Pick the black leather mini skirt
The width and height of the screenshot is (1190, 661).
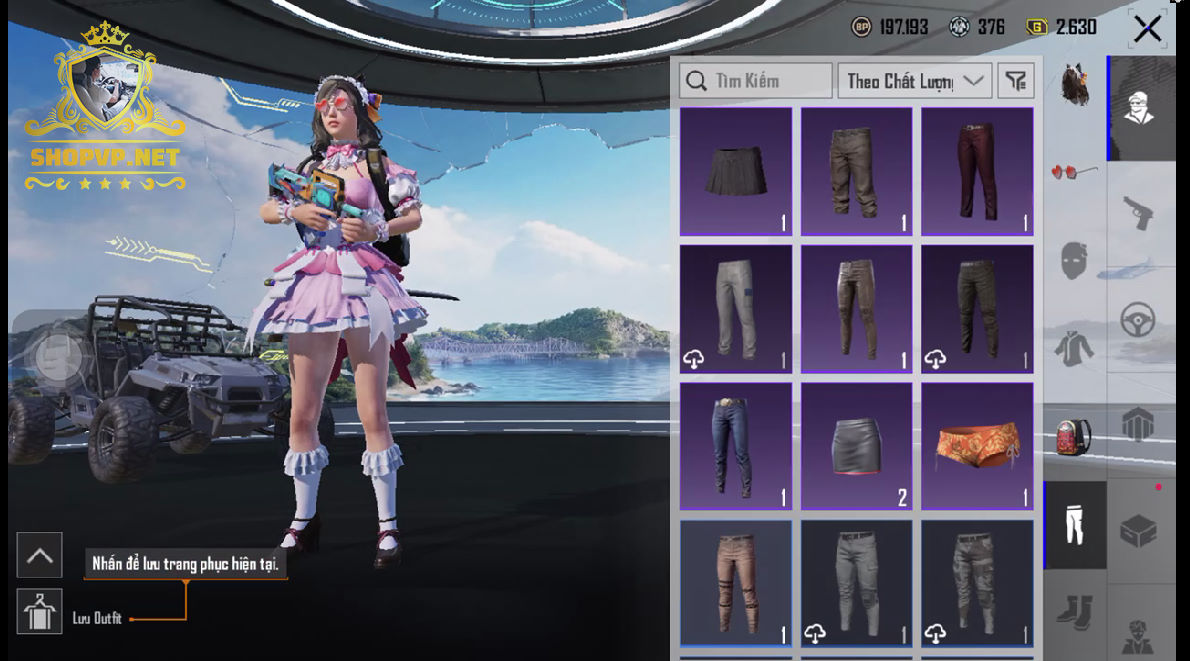[x=856, y=445]
